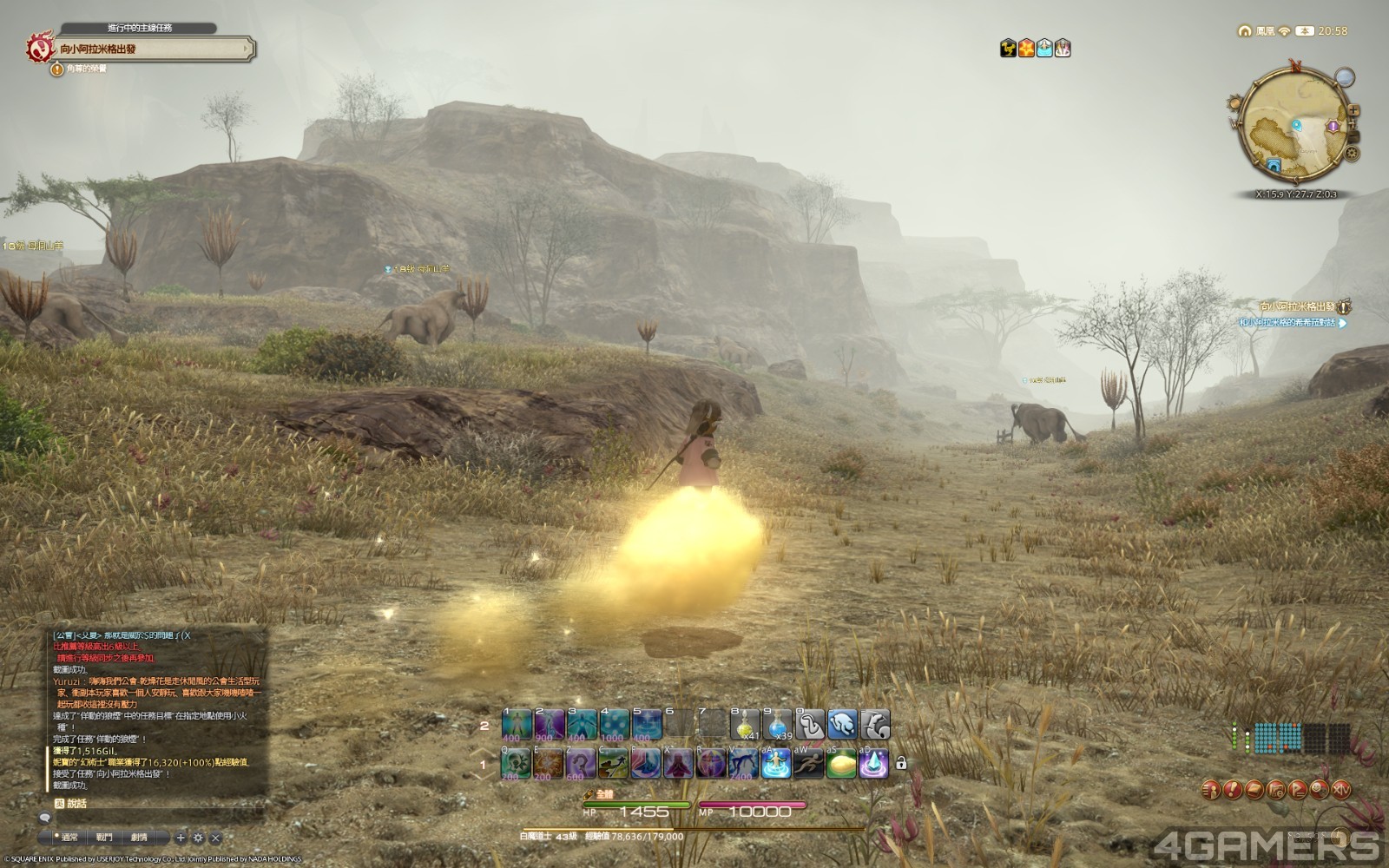
Task: Open the Map menu icon
Action: 1276,789
